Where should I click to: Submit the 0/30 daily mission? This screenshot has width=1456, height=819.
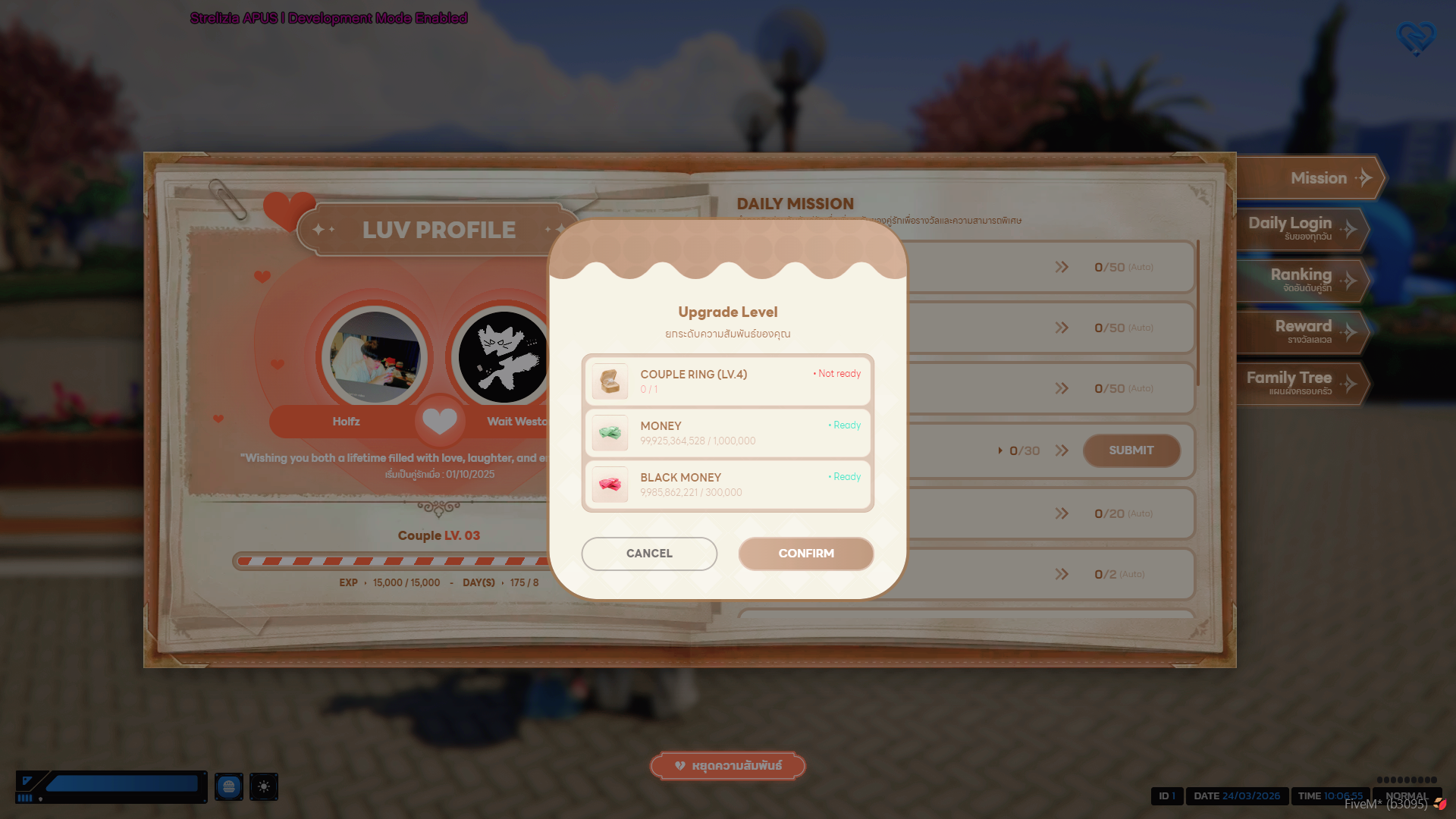click(1131, 450)
